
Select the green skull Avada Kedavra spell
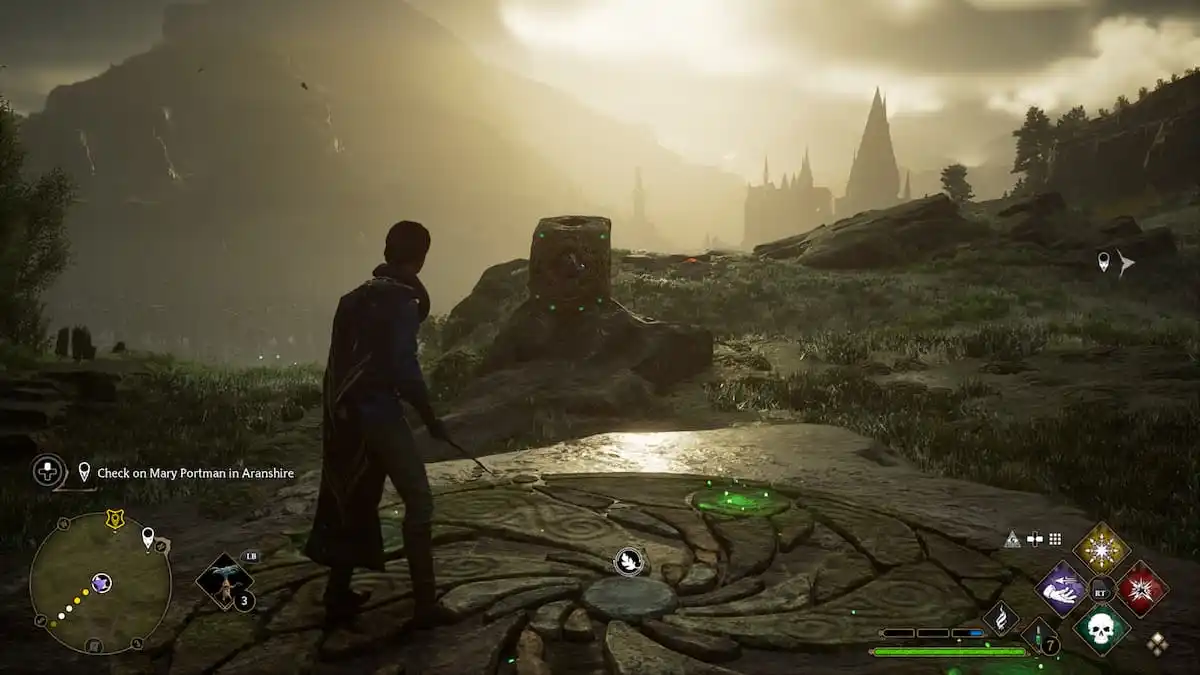pyautogui.click(x=1101, y=629)
